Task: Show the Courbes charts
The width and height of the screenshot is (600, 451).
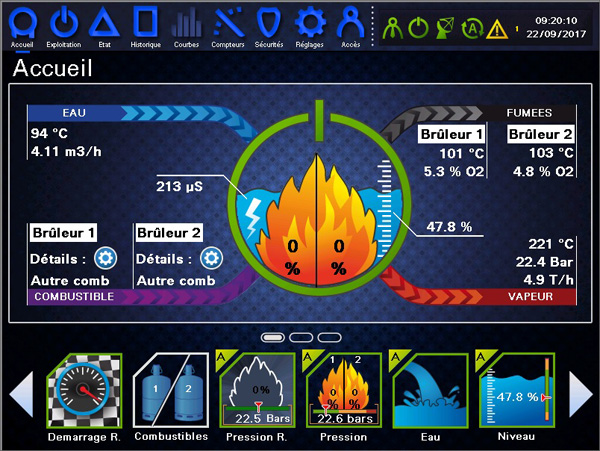Action: tap(186, 24)
